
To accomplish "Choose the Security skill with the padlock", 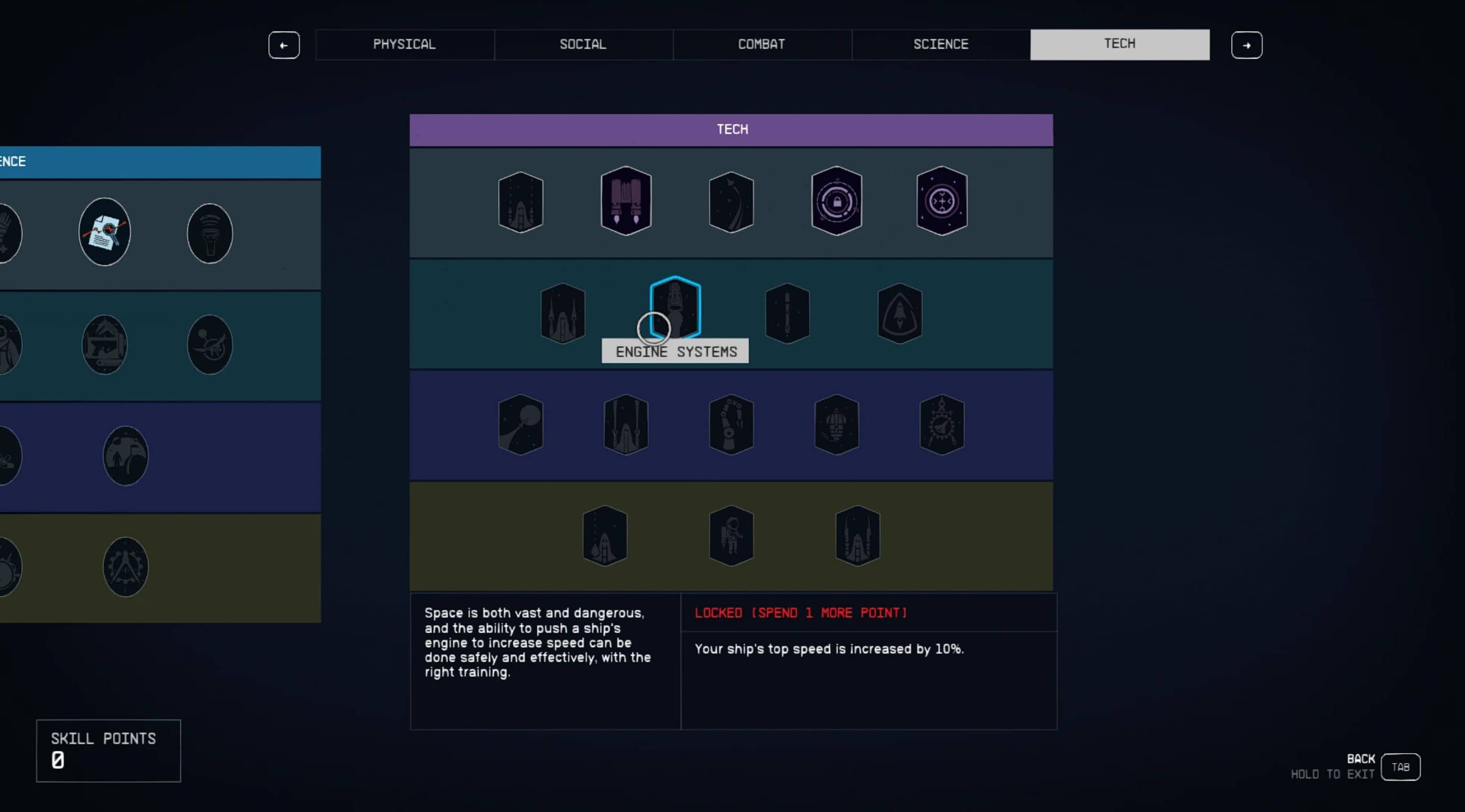I will click(836, 201).
